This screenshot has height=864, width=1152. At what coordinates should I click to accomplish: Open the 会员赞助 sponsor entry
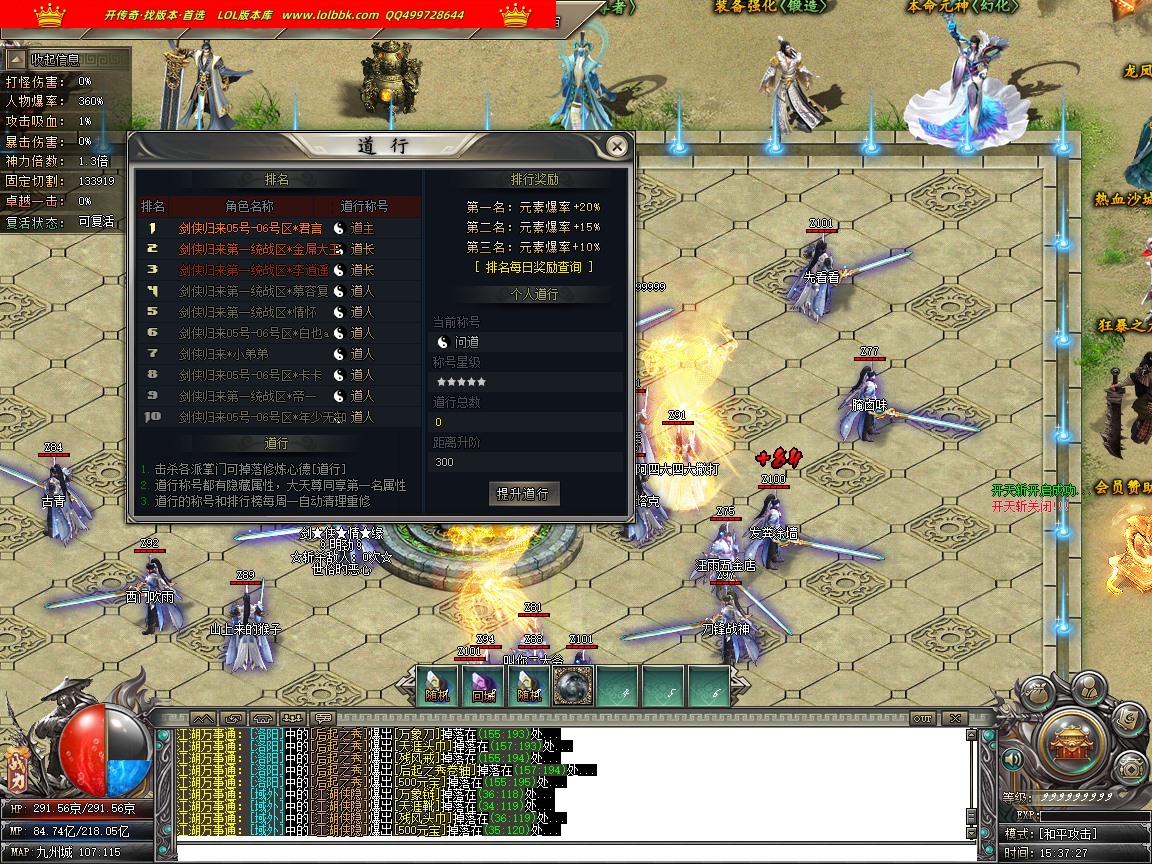click(1122, 487)
